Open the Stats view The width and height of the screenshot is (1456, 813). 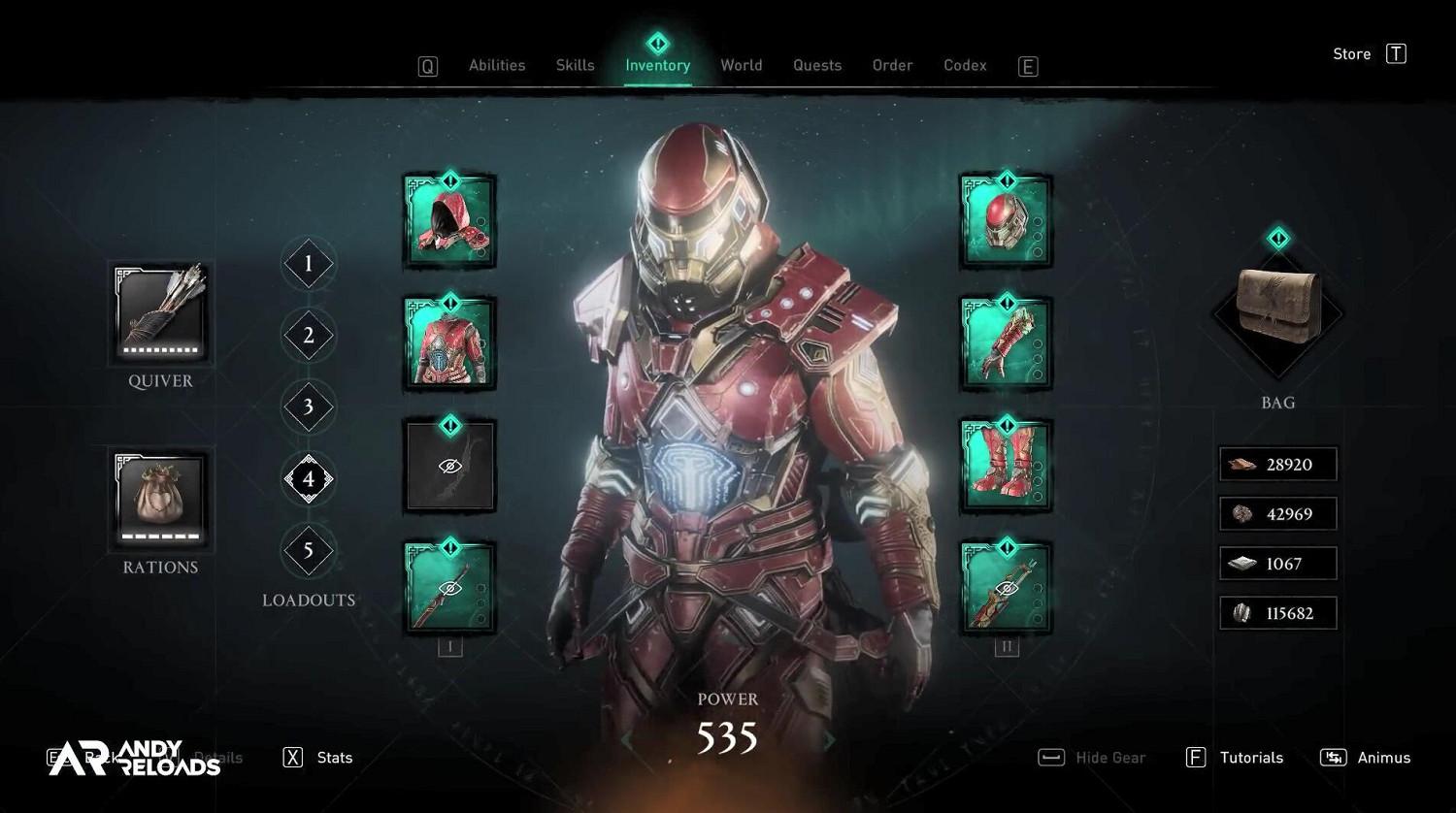pos(318,758)
